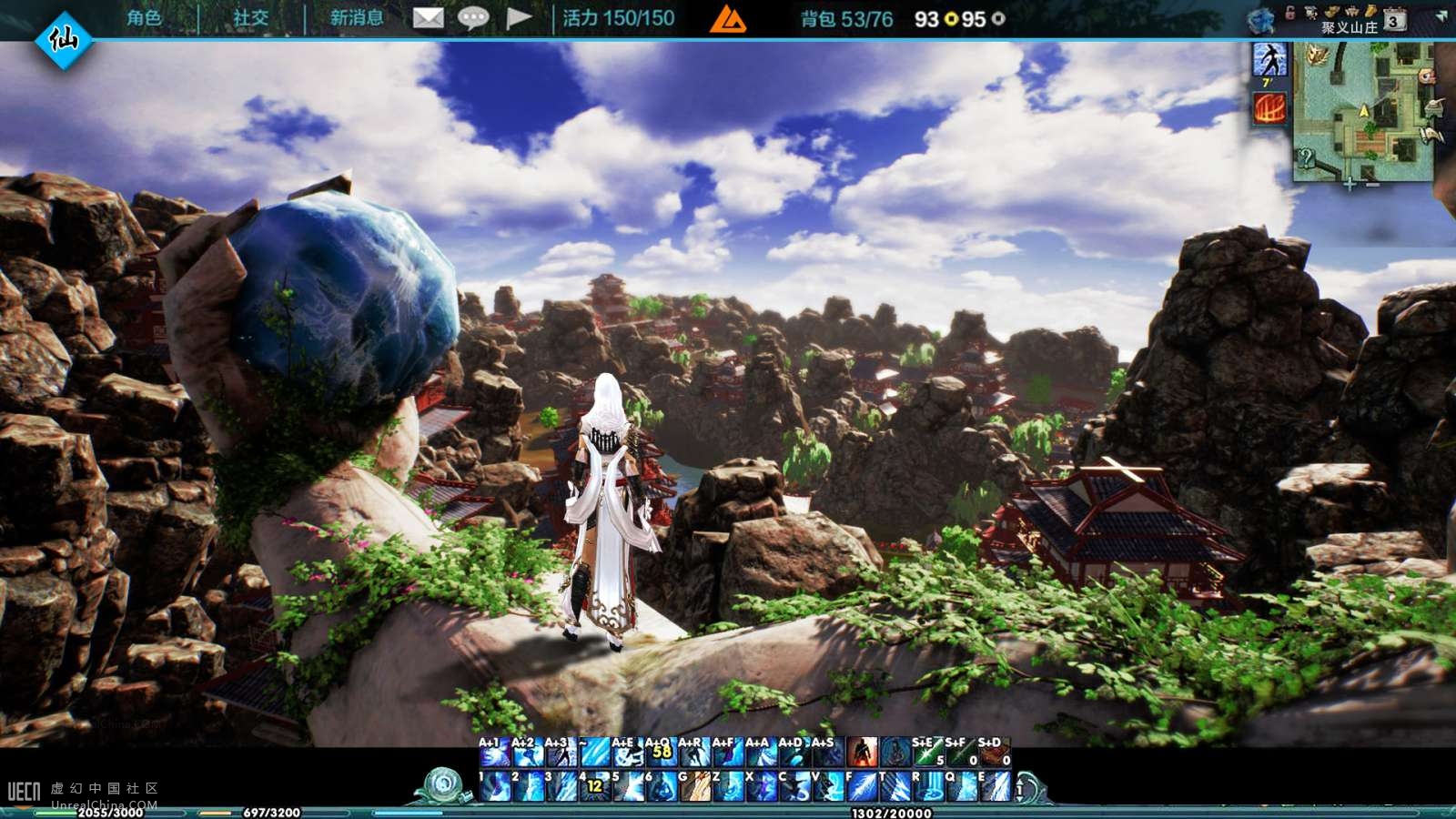
Task: Click the envelope mail icon
Action: 428,18
